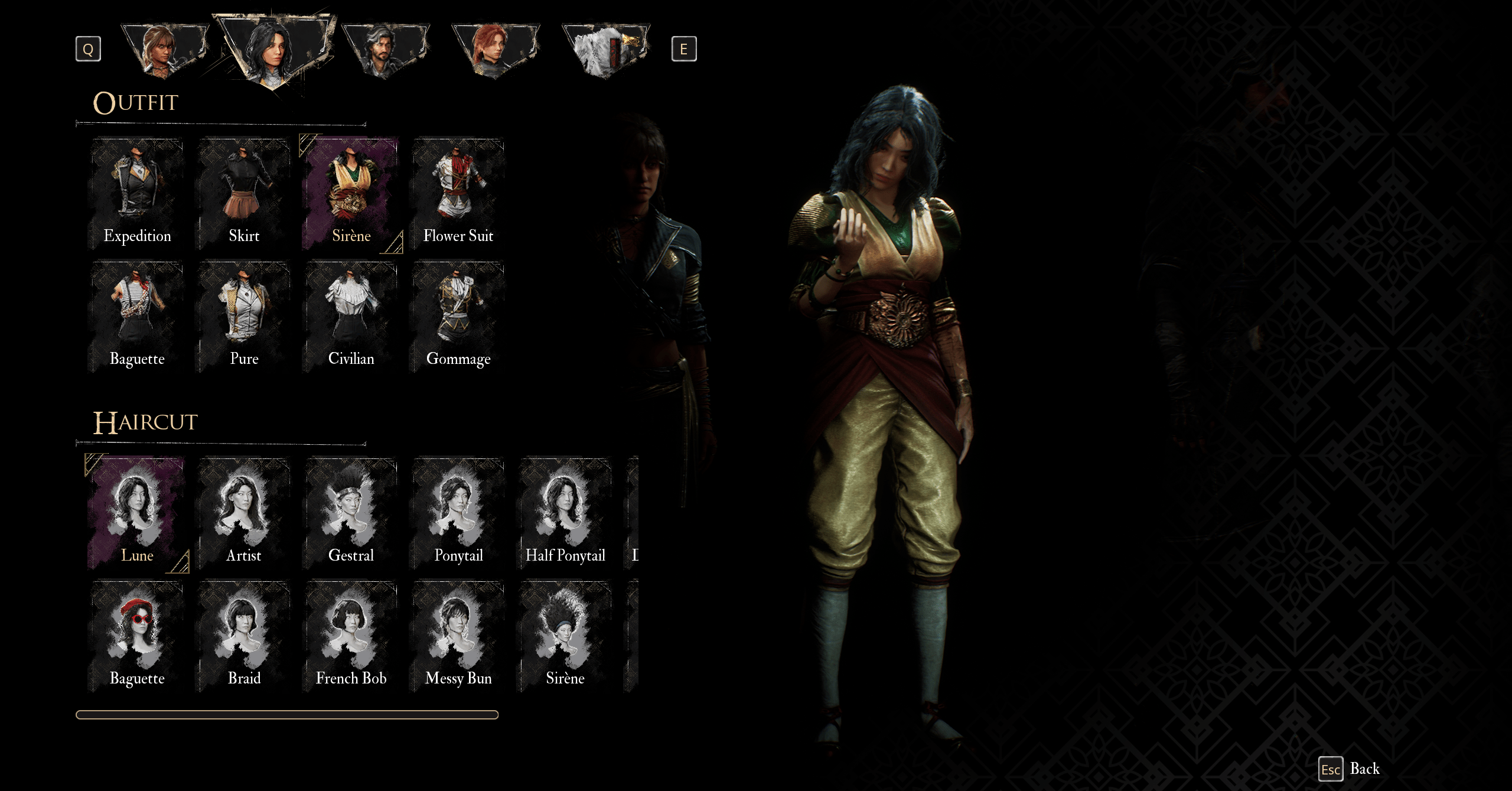Pick the French Bob haircut

pos(351,636)
